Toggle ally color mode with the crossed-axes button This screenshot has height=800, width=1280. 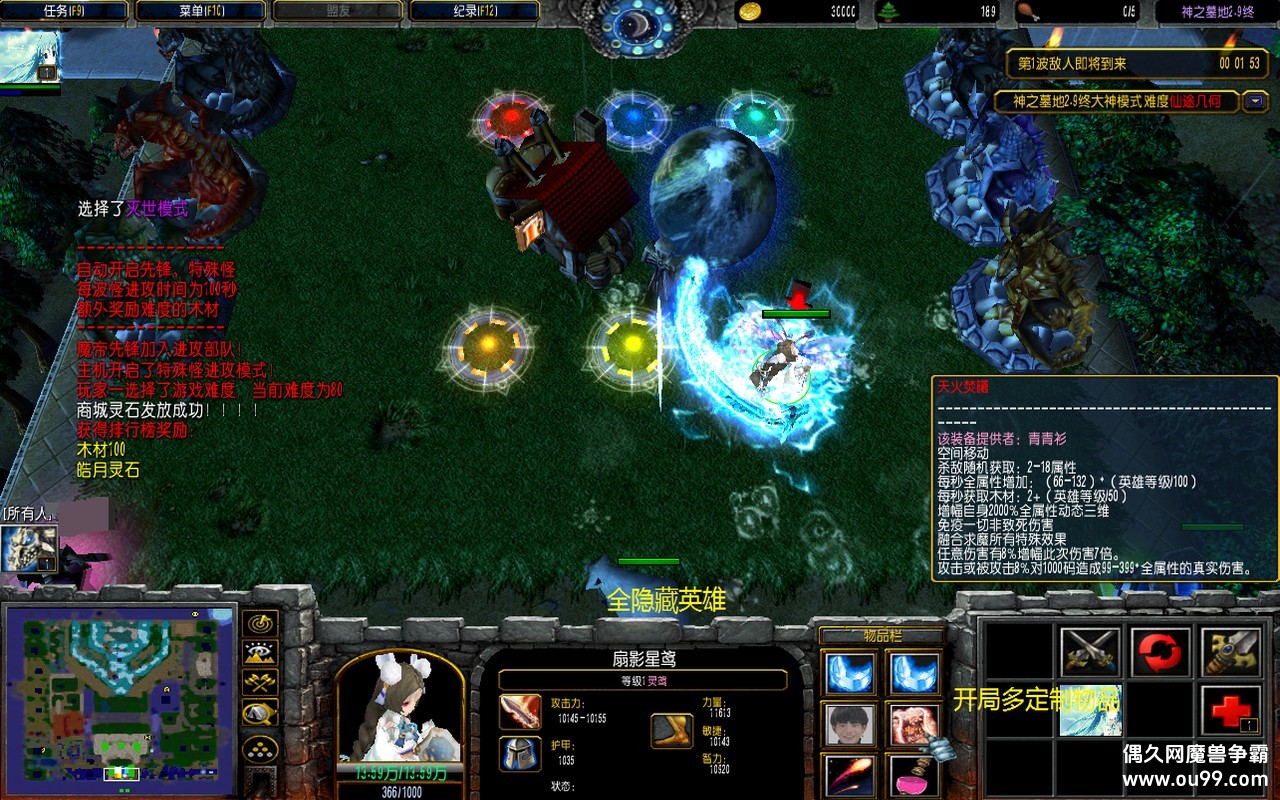point(260,683)
